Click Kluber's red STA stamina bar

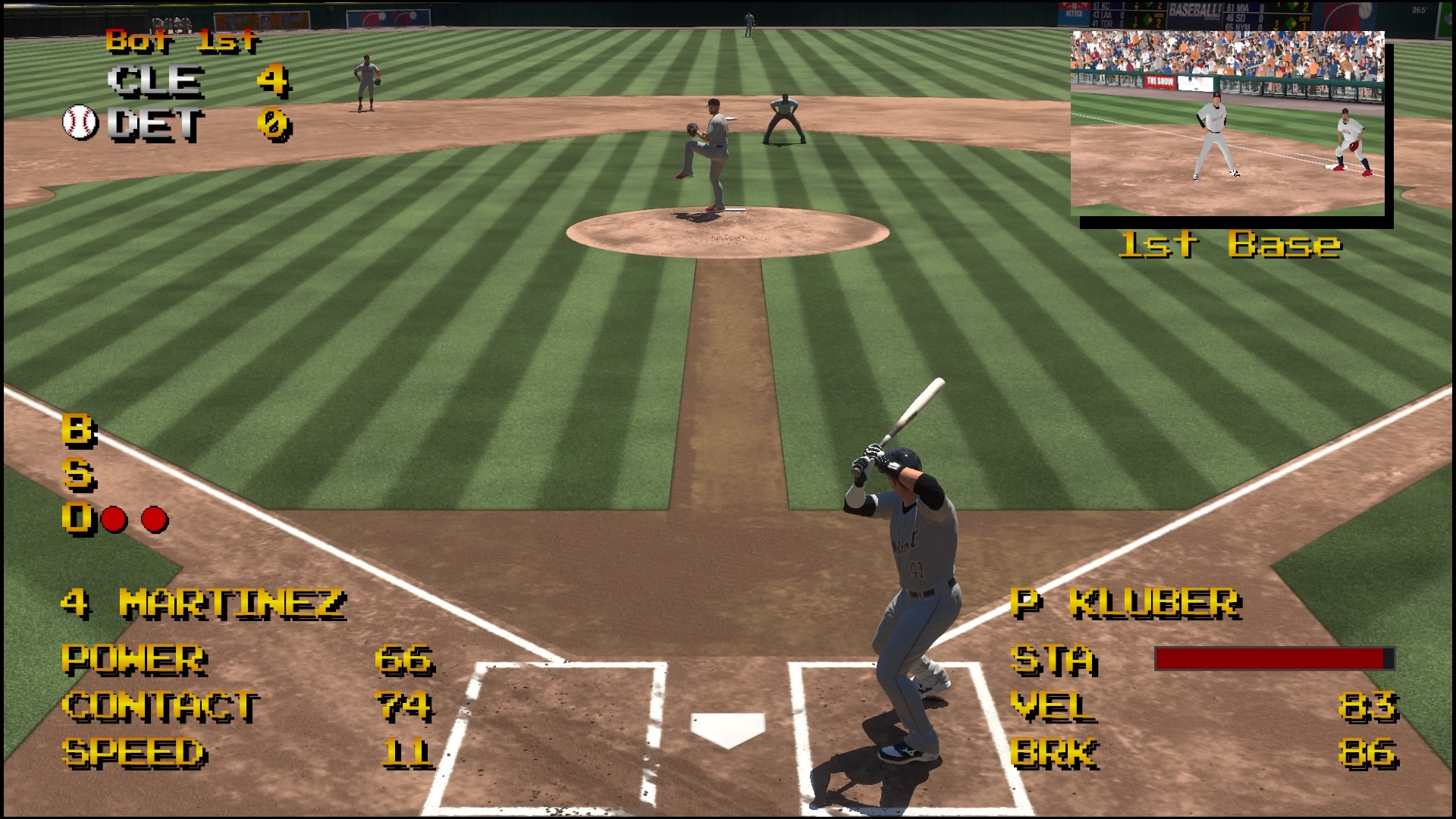pos(1274,658)
